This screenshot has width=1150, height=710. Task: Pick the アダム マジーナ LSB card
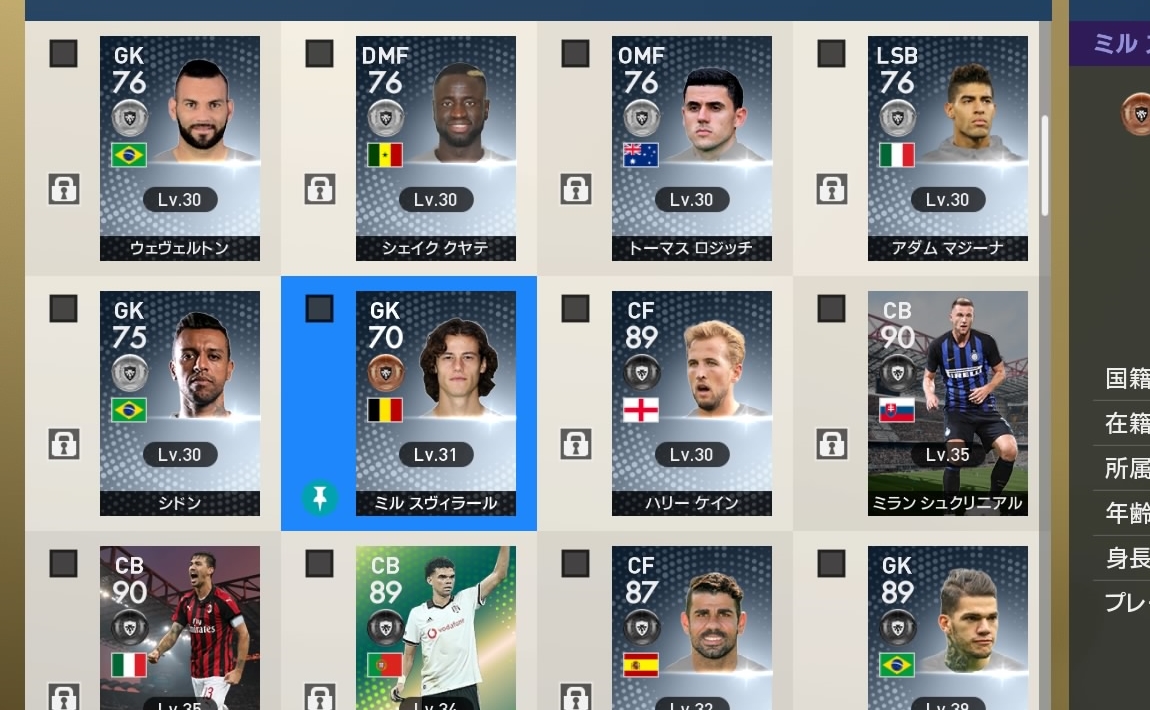point(948,148)
